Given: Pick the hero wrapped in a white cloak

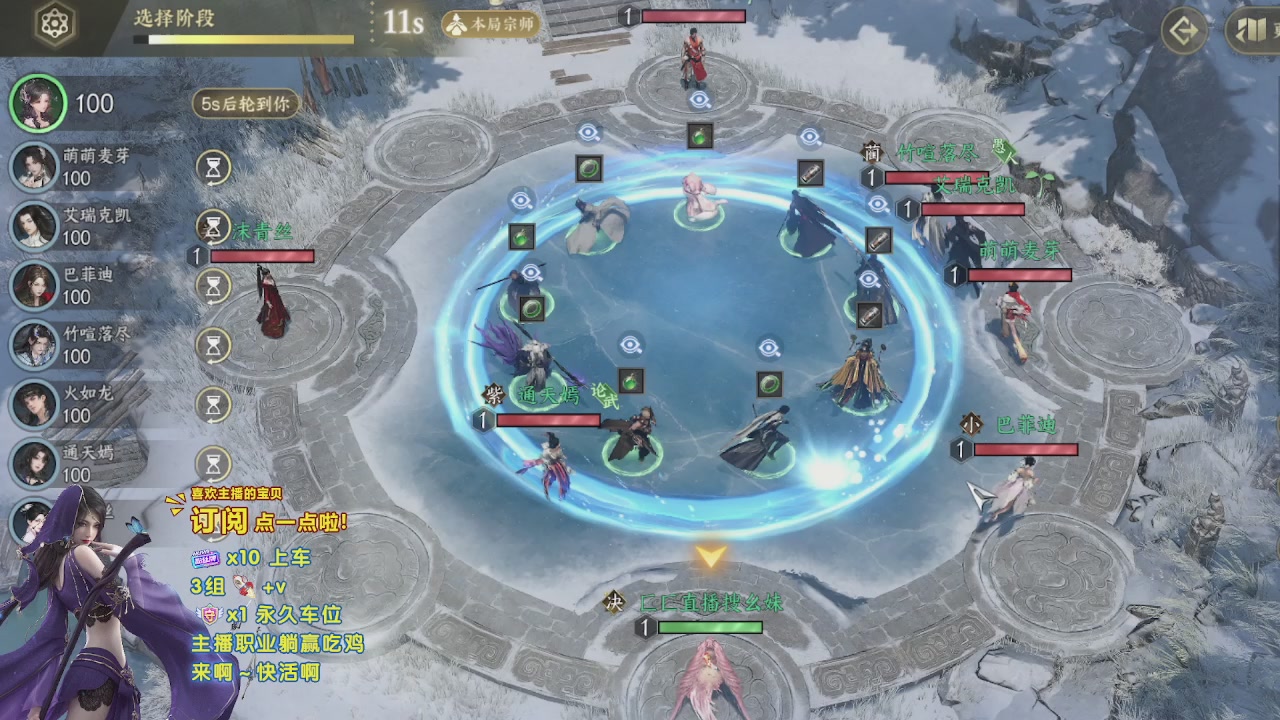Looking at the screenshot, I should point(597,223).
